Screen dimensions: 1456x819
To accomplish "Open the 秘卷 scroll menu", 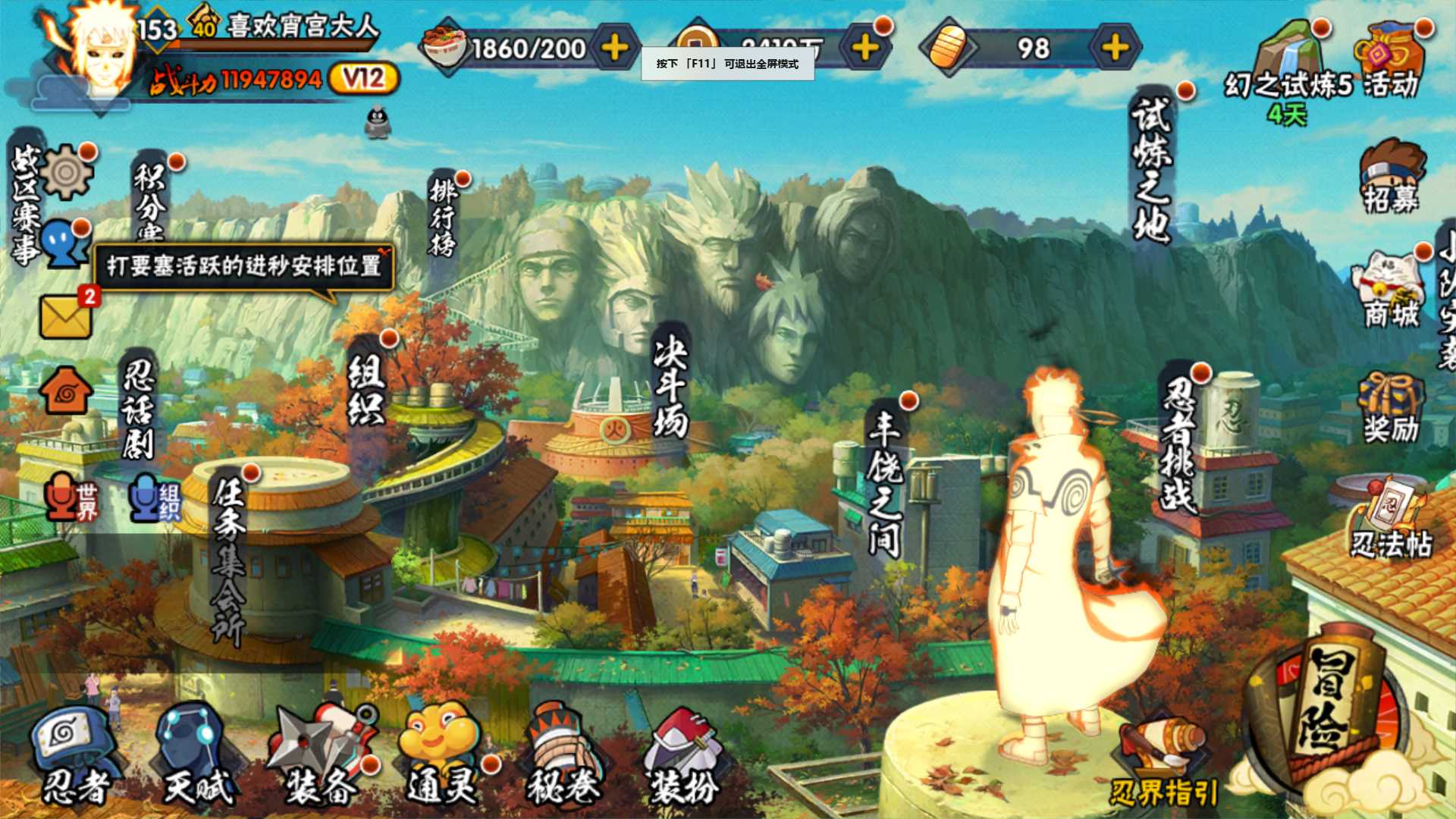I will tap(563, 755).
